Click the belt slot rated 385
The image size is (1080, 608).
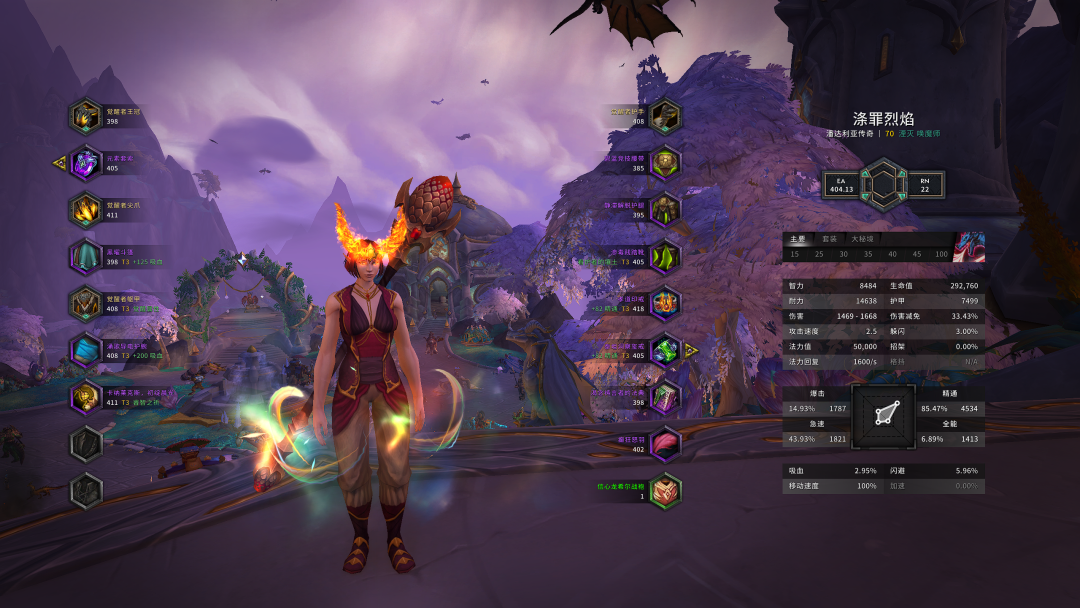tap(665, 163)
